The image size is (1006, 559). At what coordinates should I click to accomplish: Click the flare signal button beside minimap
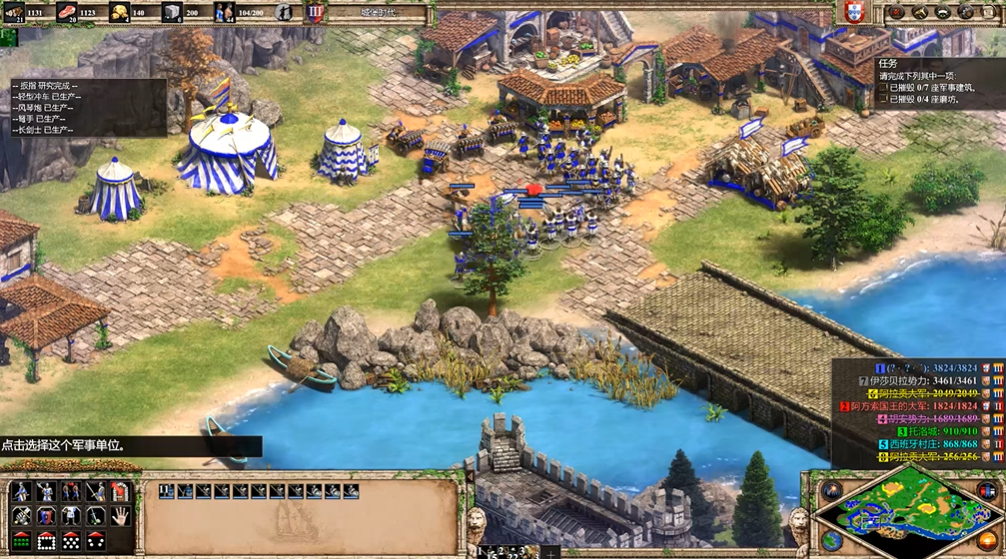point(833,490)
